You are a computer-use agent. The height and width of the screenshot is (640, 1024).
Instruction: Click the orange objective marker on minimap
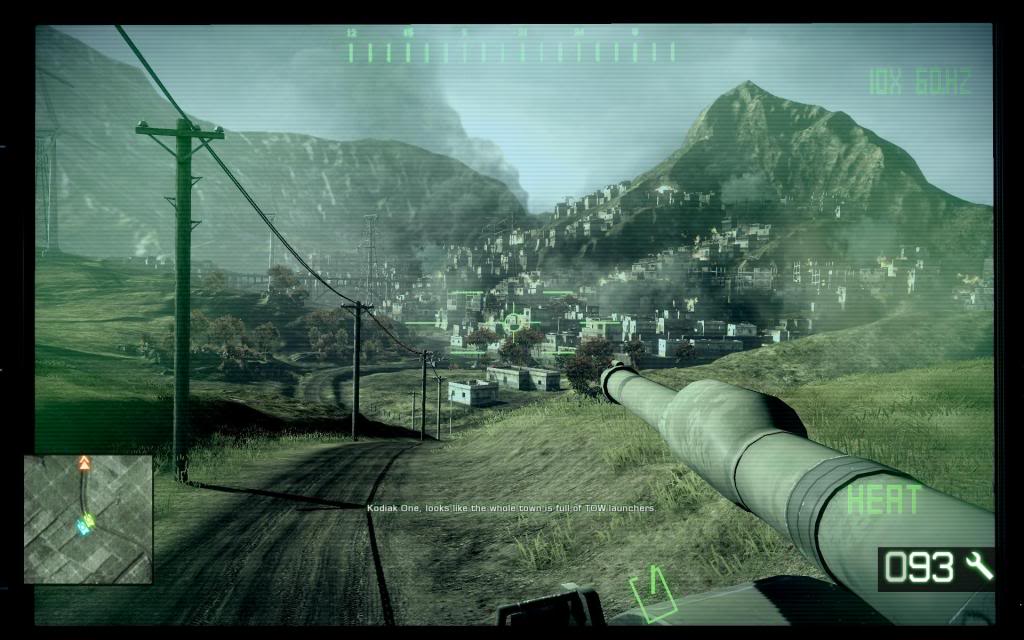click(x=84, y=464)
